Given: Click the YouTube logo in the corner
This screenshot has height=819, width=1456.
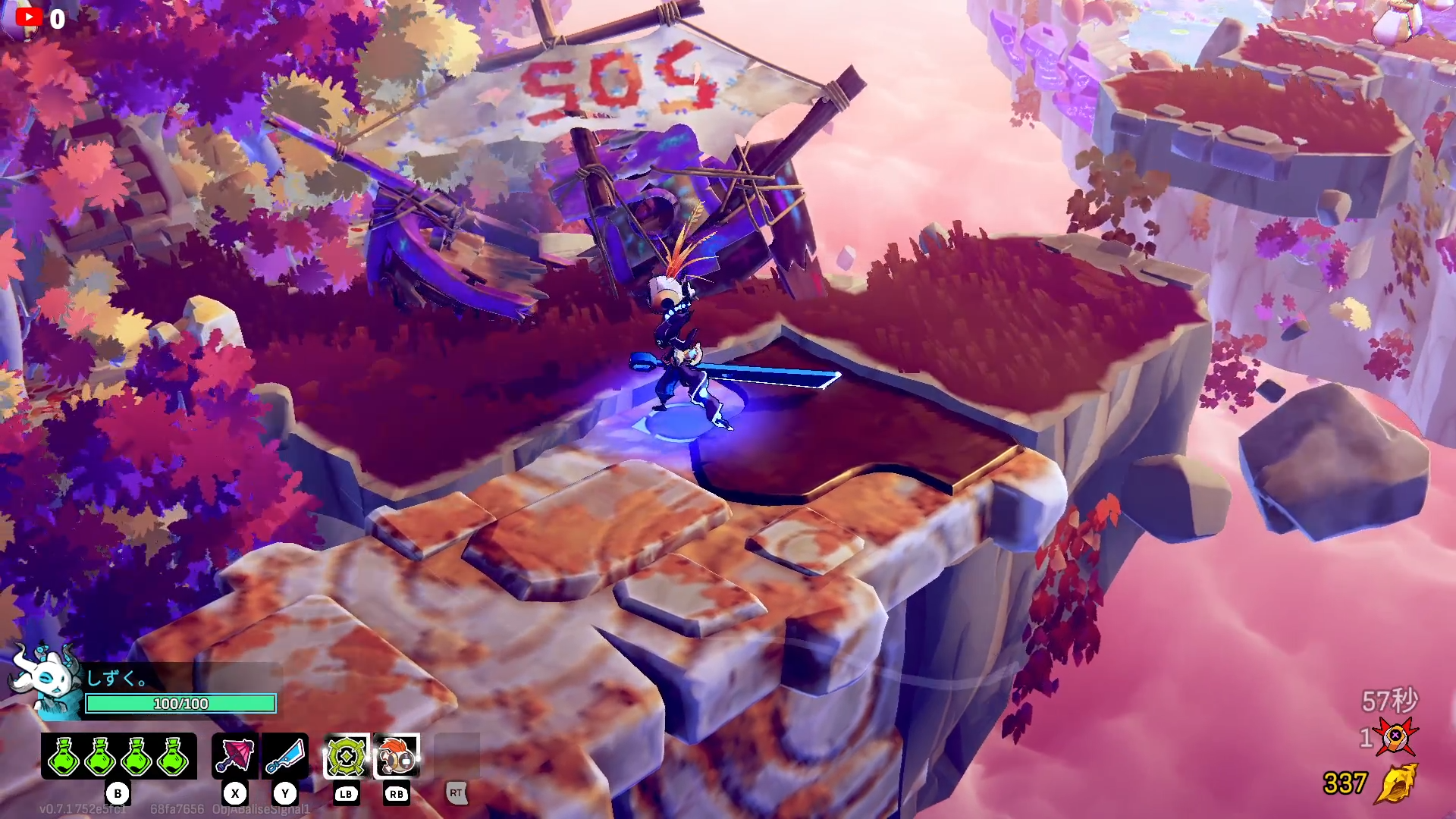Looking at the screenshot, I should tap(29, 17).
